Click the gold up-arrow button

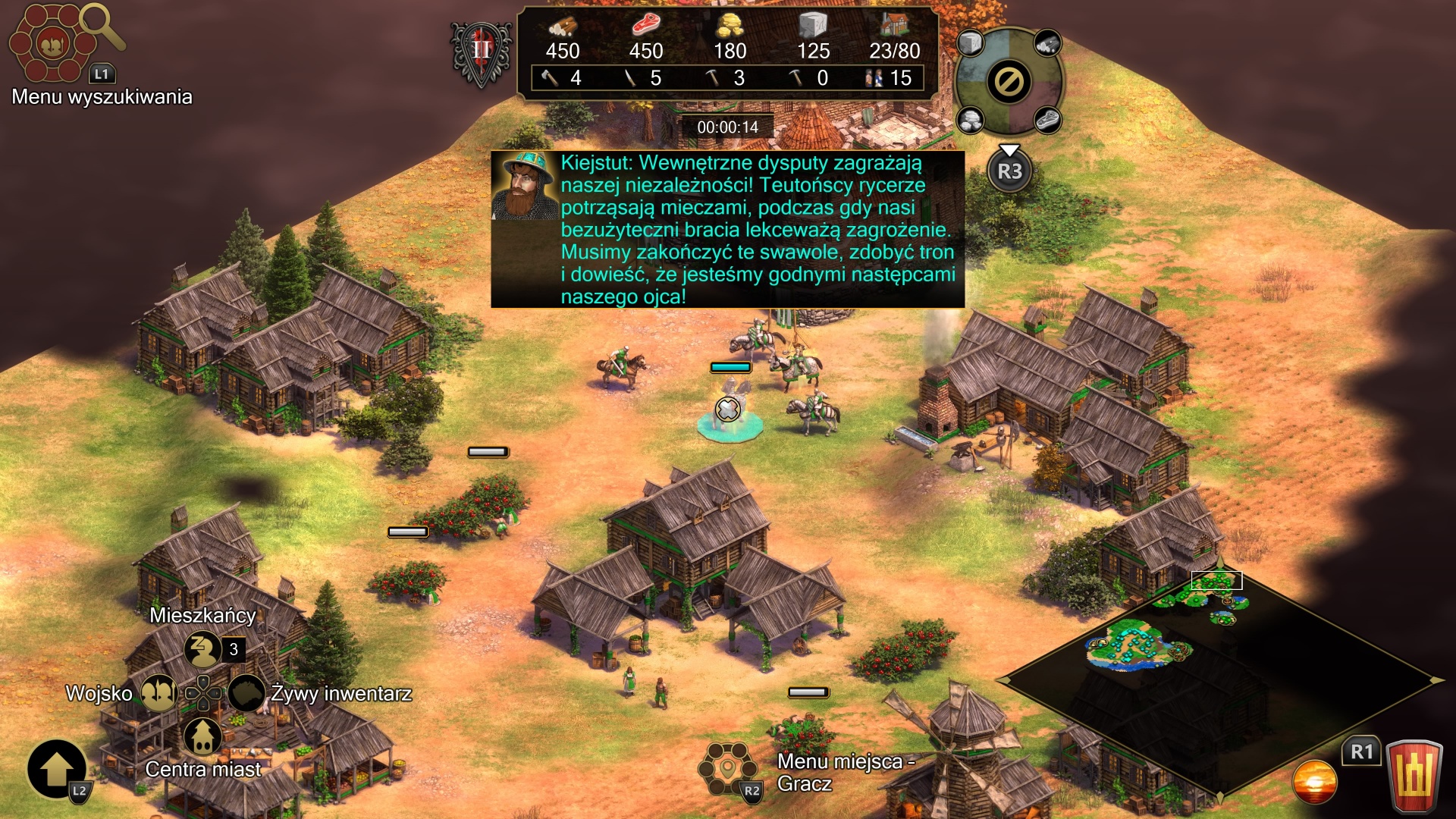pos(57,769)
